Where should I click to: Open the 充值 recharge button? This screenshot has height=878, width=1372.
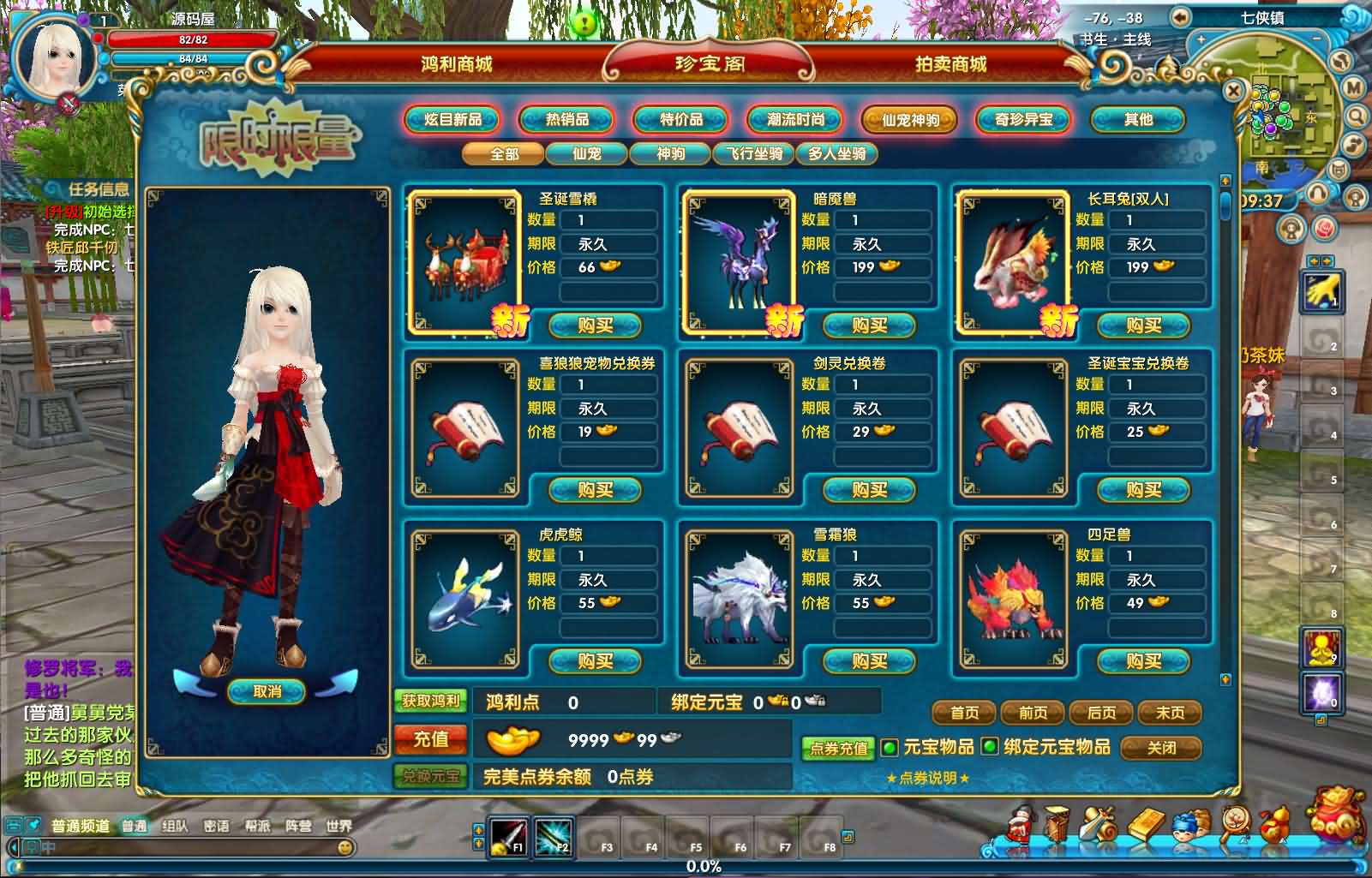(430, 739)
